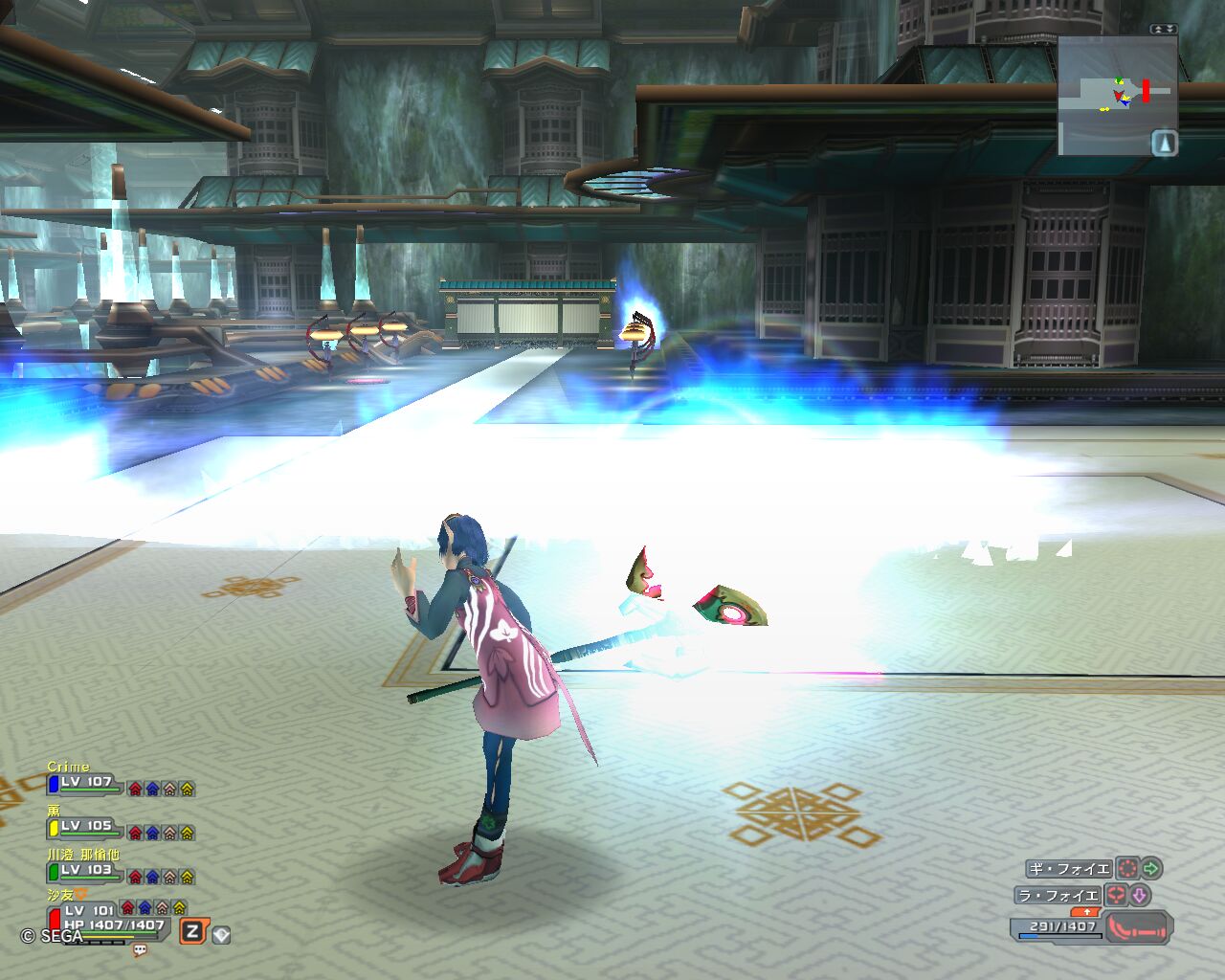Toggle the minimap size arrows
The width and height of the screenshot is (1225, 980).
coord(1163,30)
